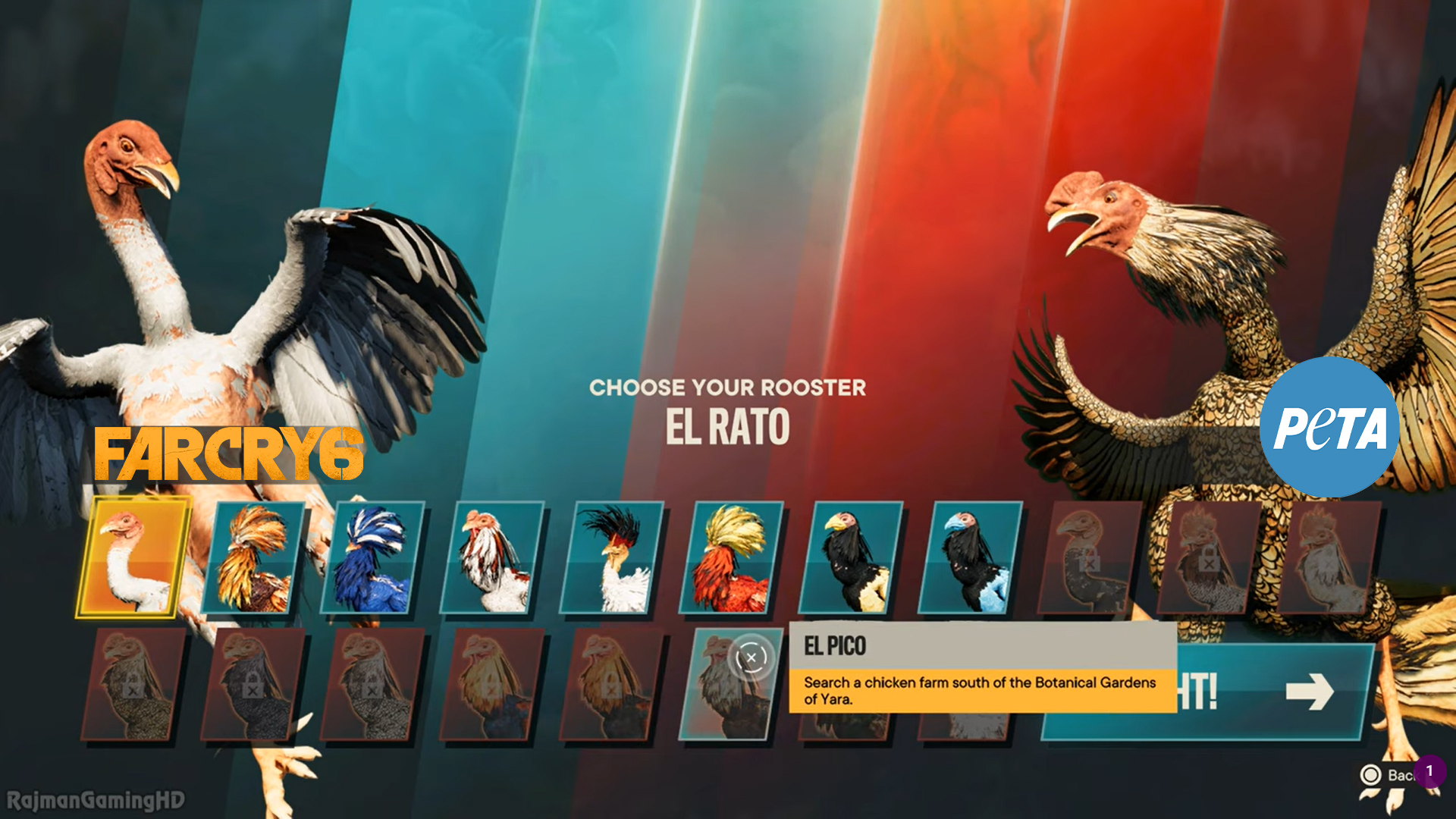
Task: Choose the black rooster with blue head
Action: coord(970,557)
